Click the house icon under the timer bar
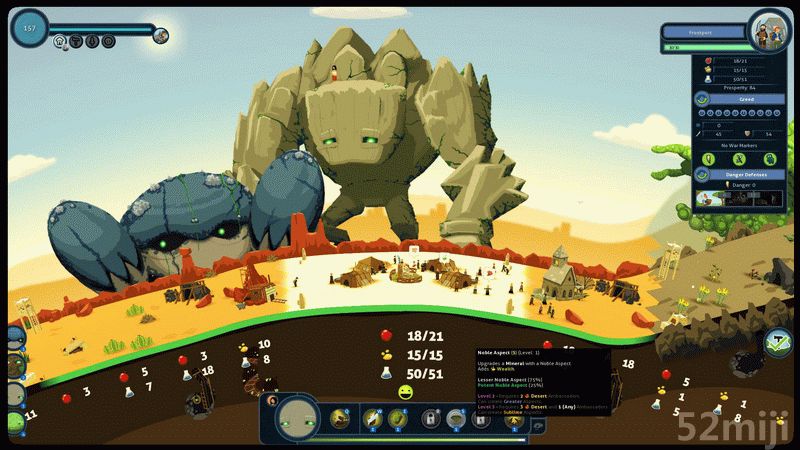The image size is (800, 450). (60, 42)
